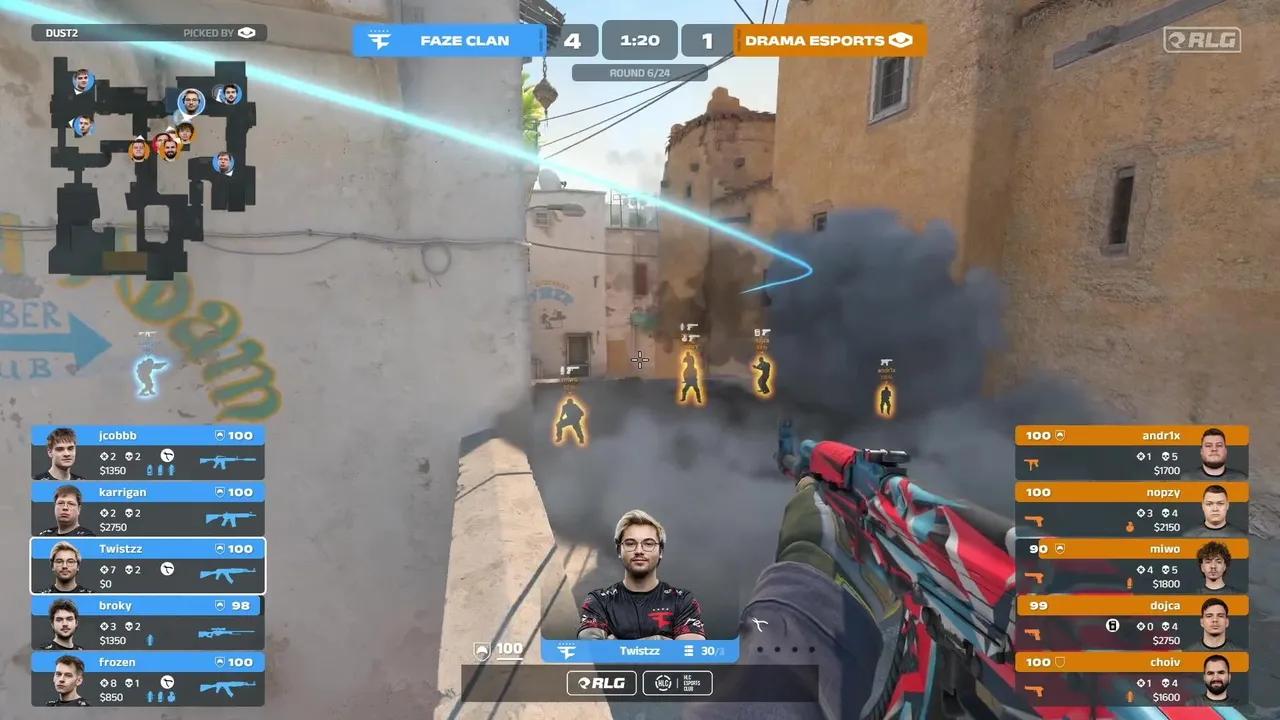Click the AK-47 weapon icon next to Twistzz
This screenshot has height=720, width=1280.
point(227,573)
